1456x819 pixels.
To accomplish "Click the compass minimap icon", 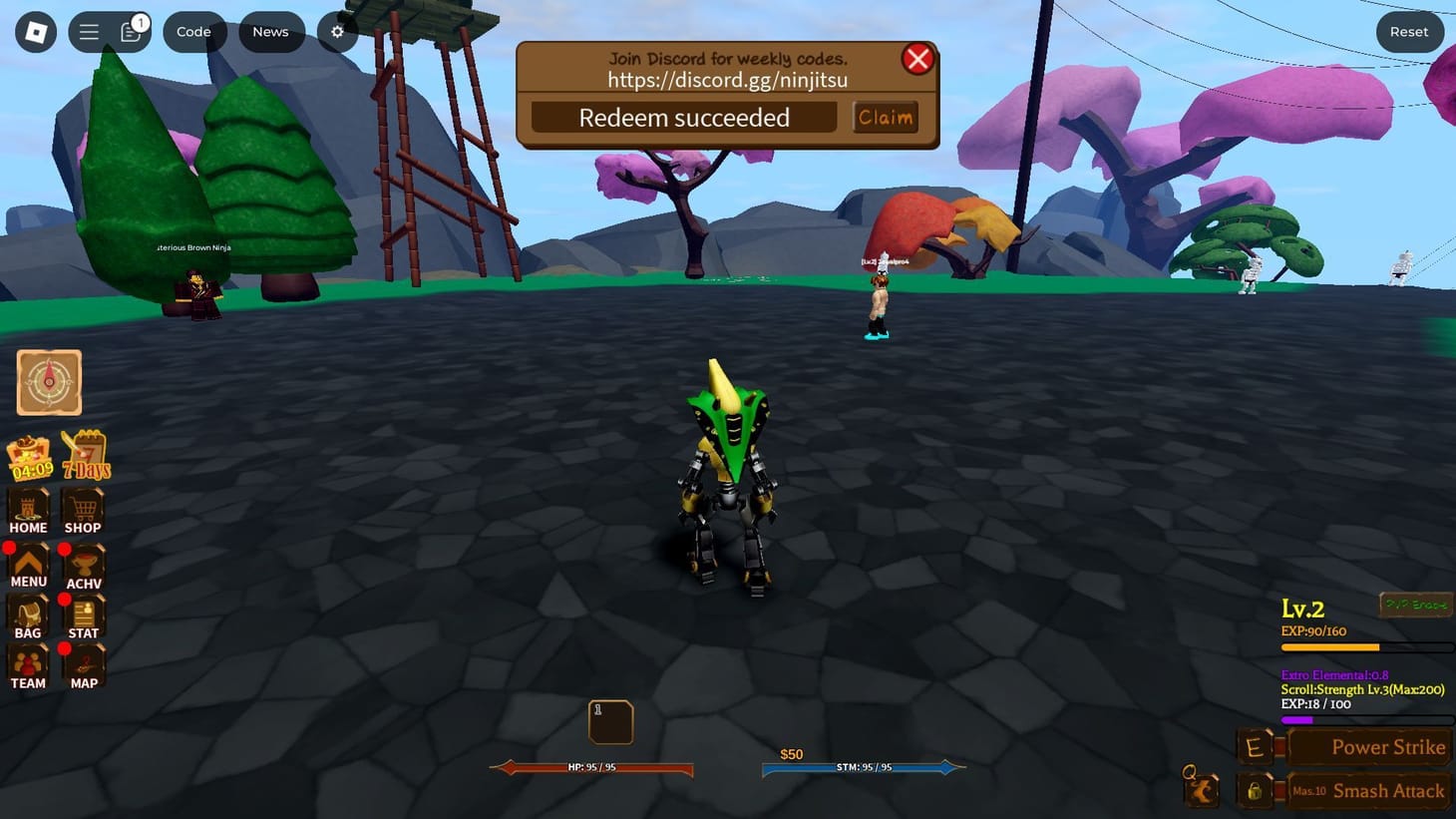I will (x=48, y=381).
